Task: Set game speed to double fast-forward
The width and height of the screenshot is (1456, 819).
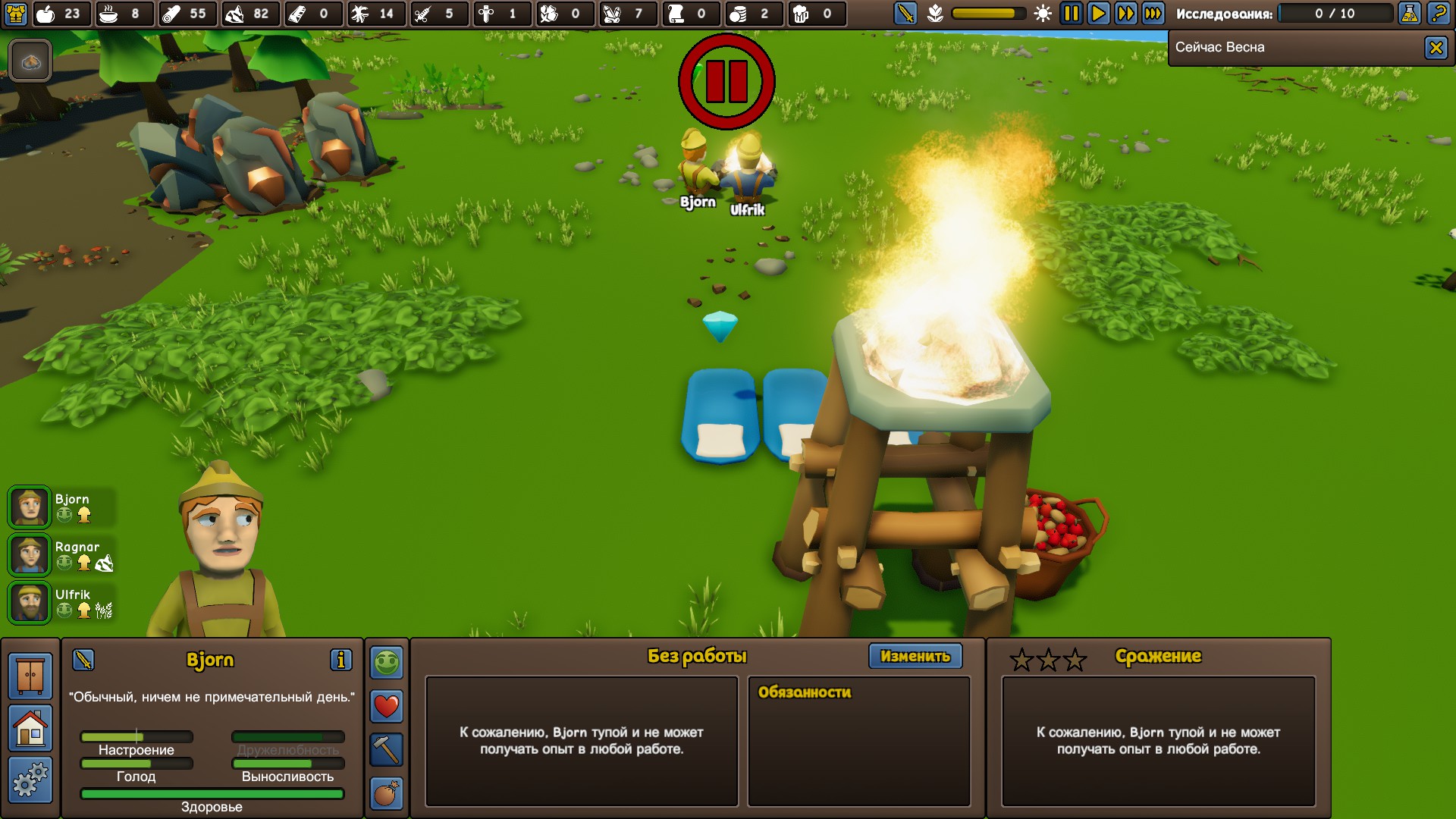Action: 1125,14
